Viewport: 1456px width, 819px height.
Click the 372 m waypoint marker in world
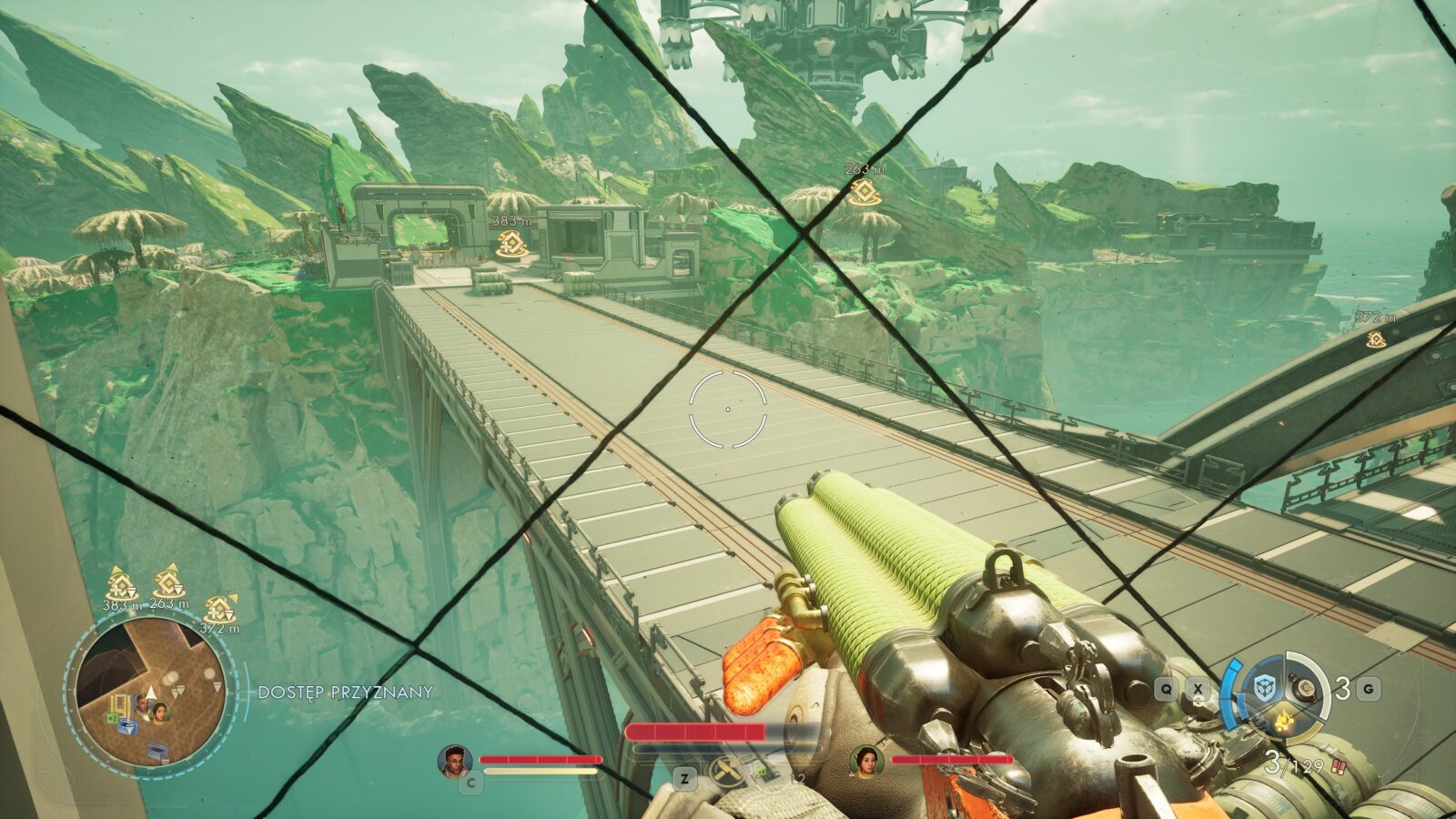1375,339
